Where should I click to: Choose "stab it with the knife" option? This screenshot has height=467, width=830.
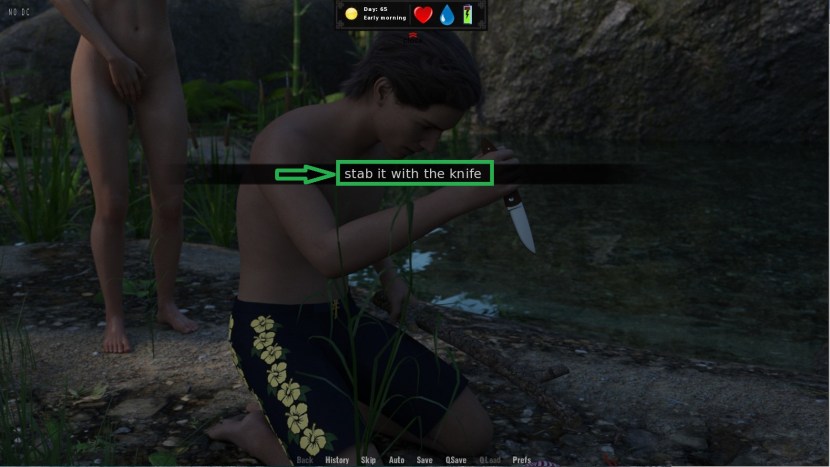tap(414, 174)
